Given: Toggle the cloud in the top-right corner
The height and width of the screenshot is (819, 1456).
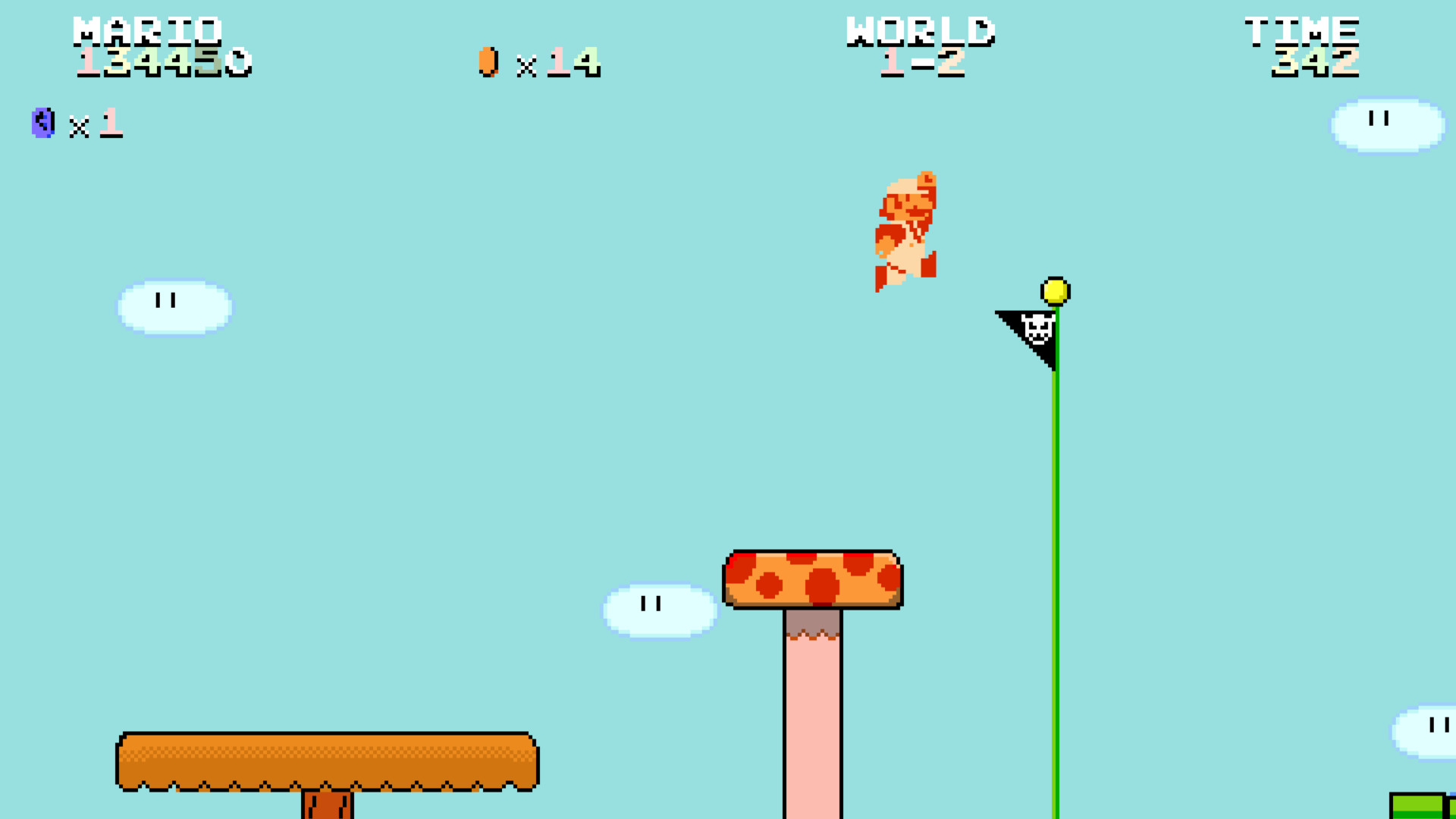Looking at the screenshot, I should pos(1386,125).
